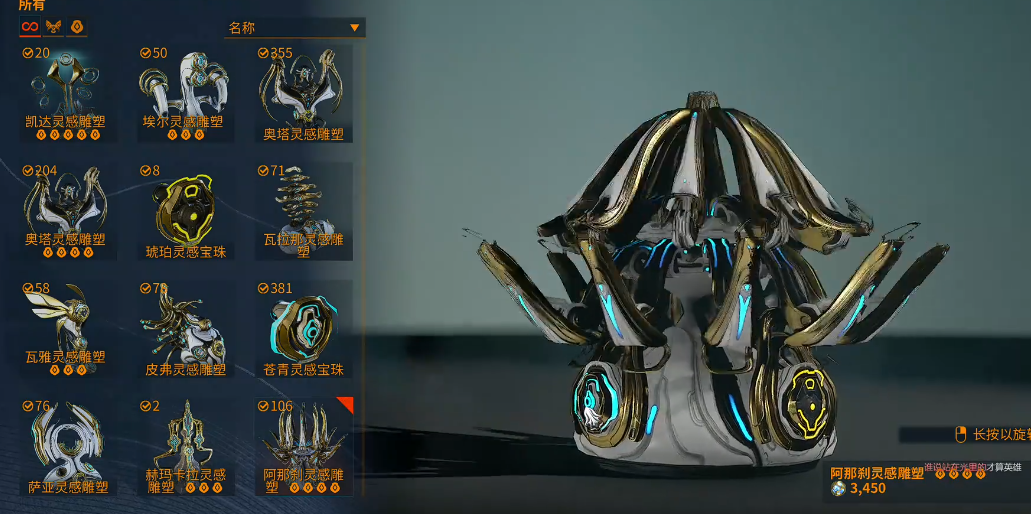Select the infinity 'all items' filter tab
Image resolution: width=1031 pixels, height=514 pixels.
pos(30,27)
